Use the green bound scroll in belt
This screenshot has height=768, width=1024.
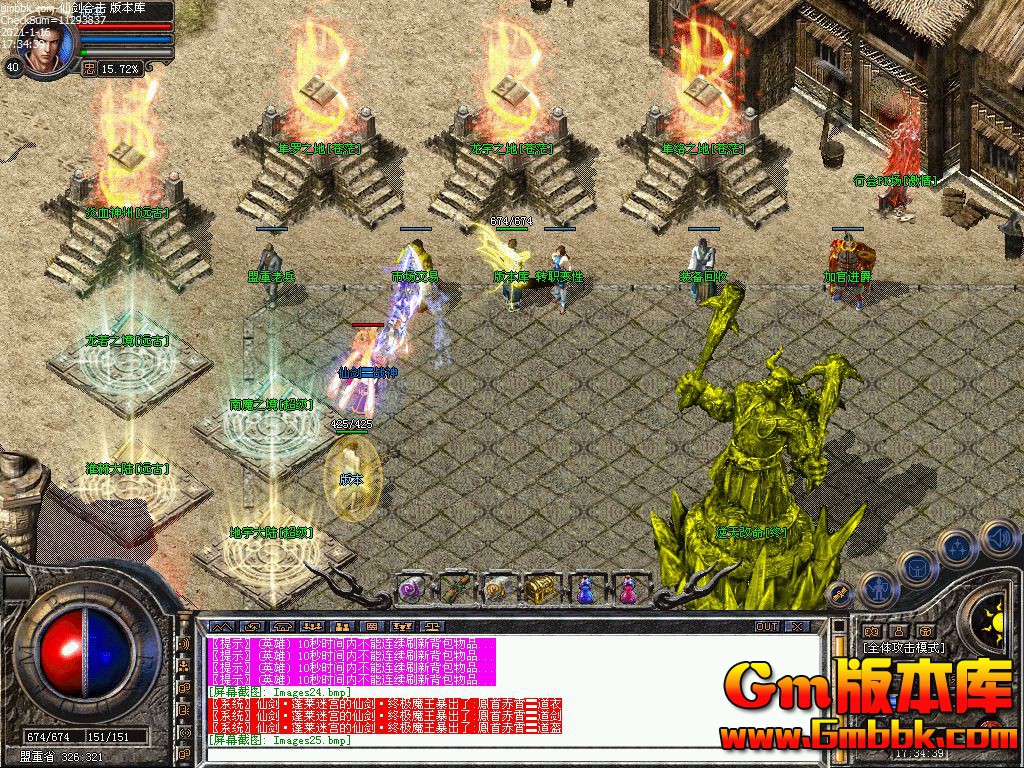[456, 590]
